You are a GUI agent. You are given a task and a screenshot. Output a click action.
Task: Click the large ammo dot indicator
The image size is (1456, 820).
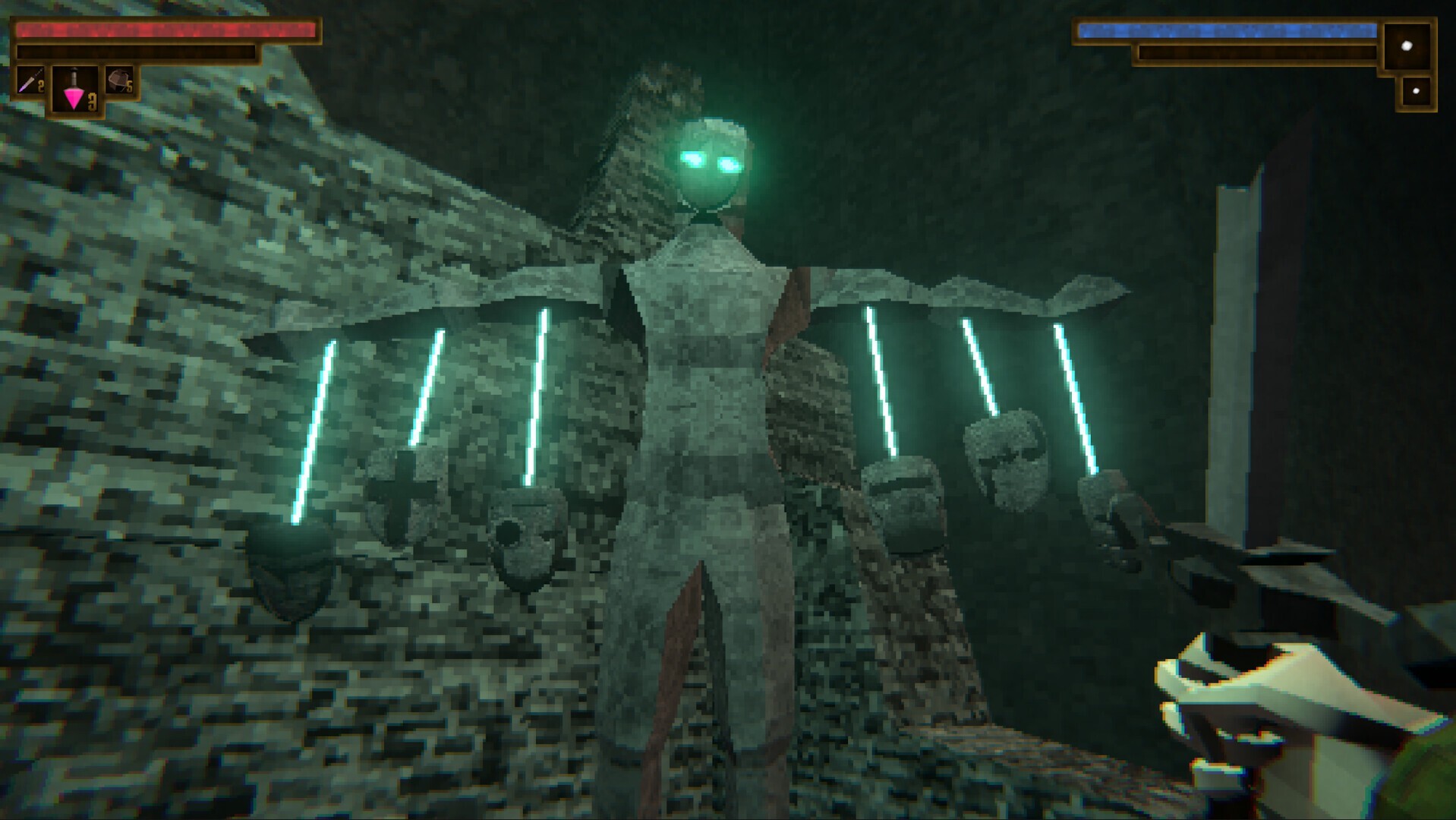pos(1407,47)
